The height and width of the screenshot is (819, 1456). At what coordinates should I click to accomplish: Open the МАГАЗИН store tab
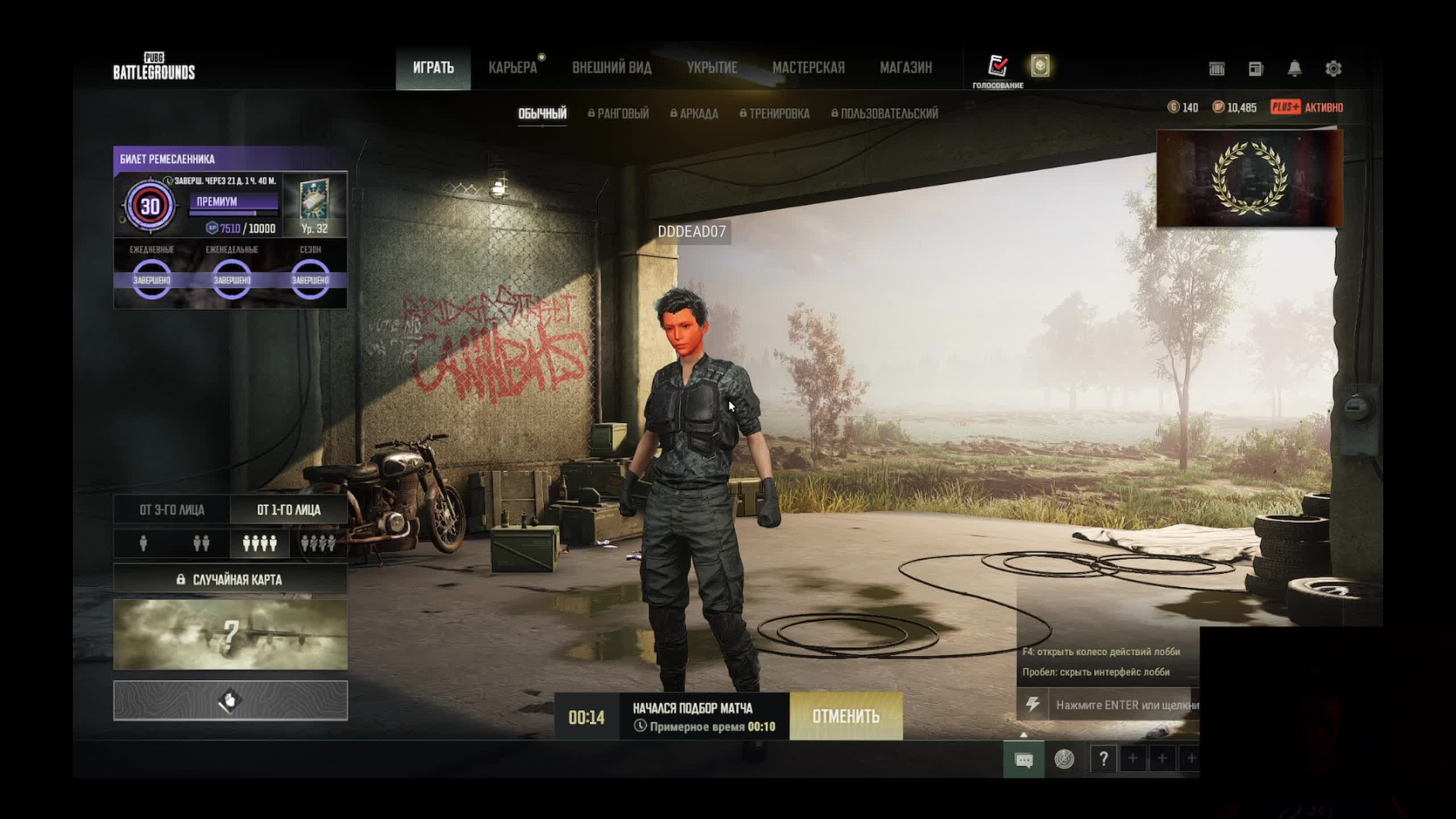(905, 68)
